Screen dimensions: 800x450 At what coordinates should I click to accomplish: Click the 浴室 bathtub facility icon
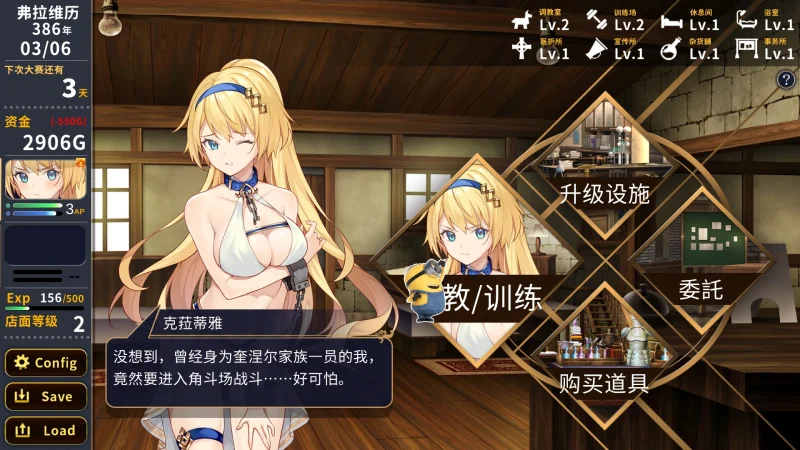pyautogui.click(x=747, y=20)
